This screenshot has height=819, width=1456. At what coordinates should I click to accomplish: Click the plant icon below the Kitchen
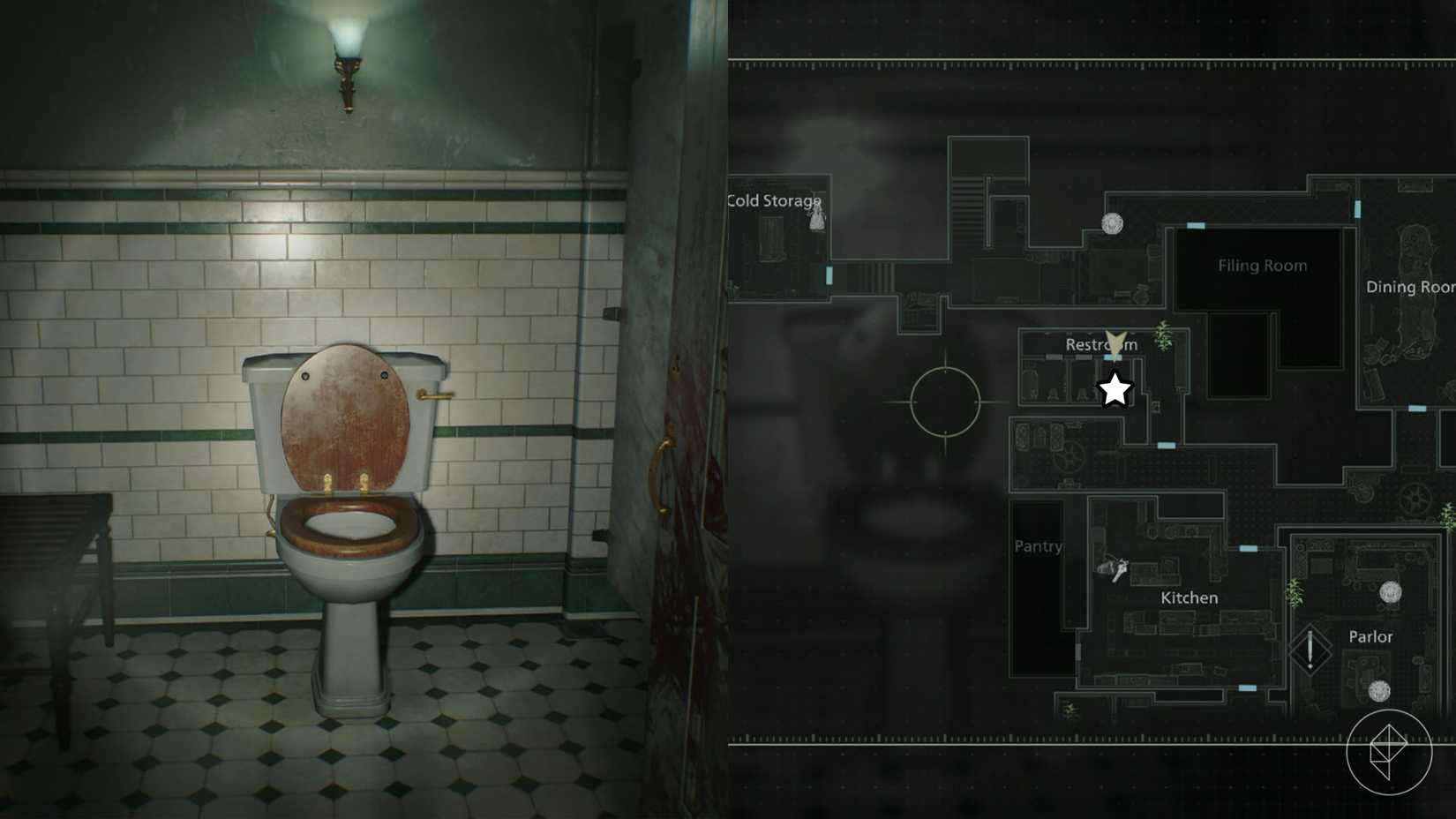pos(1069,710)
